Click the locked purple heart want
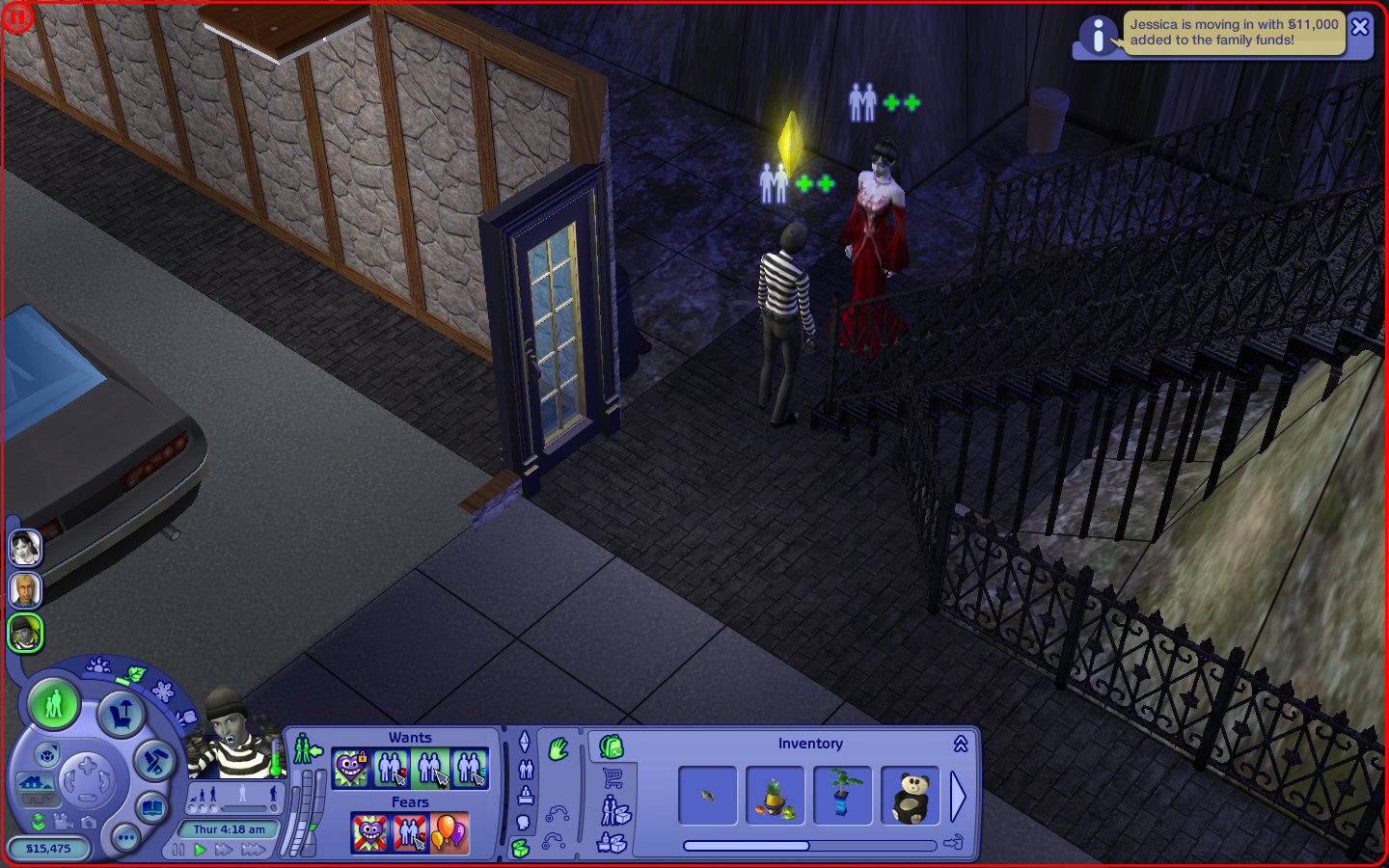The width and height of the screenshot is (1389, 868). 351,769
